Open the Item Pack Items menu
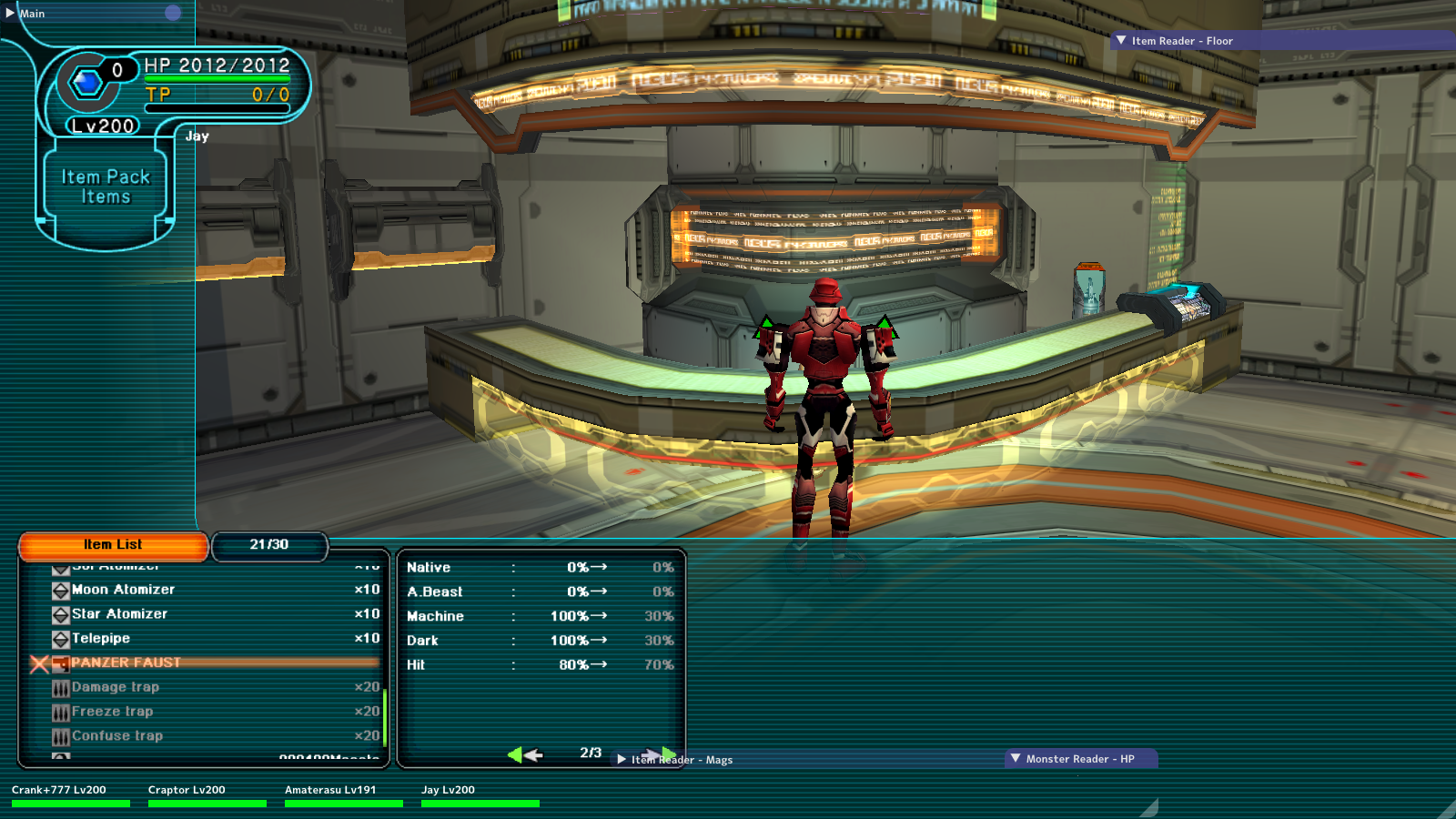The height and width of the screenshot is (819, 1456). click(x=106, y=187)
